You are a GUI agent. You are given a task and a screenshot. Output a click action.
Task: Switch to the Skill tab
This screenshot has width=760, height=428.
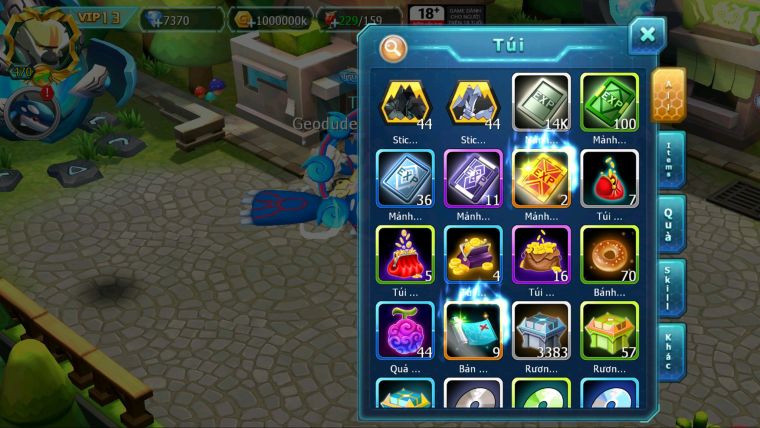tap(671, 288)
